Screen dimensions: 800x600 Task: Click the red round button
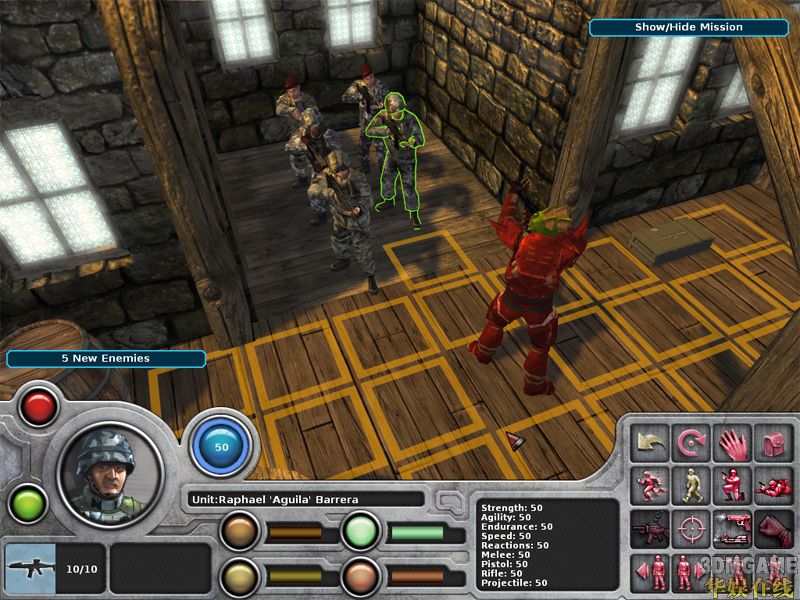(40, 407)
